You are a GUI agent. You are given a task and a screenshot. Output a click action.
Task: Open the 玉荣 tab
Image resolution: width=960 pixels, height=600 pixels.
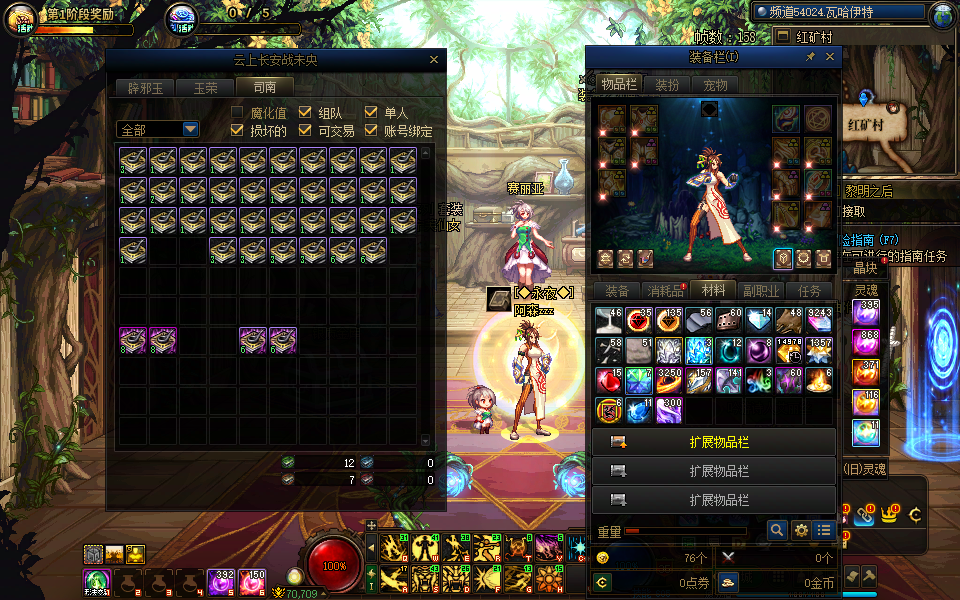pos(205,87)
